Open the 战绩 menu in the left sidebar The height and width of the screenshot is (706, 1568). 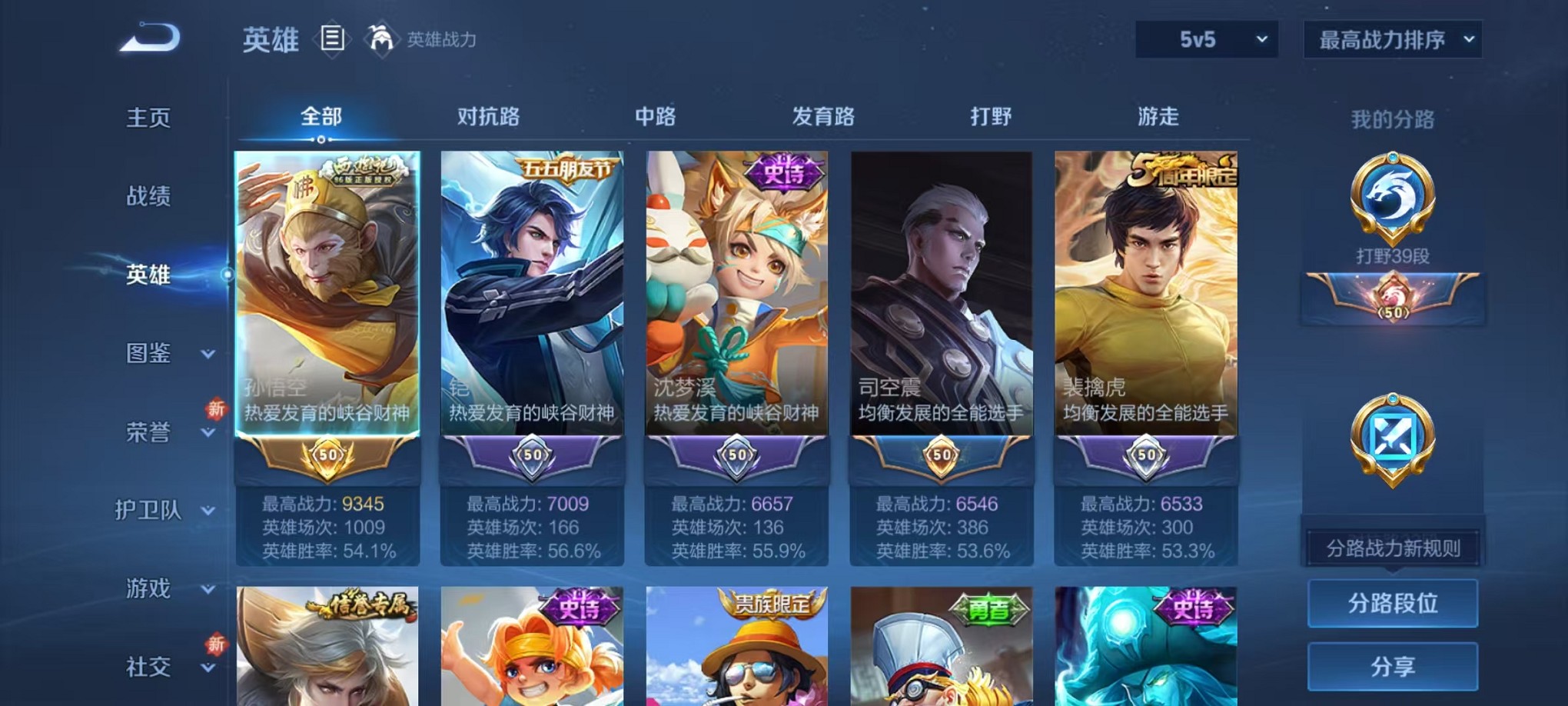coord(148,197)
